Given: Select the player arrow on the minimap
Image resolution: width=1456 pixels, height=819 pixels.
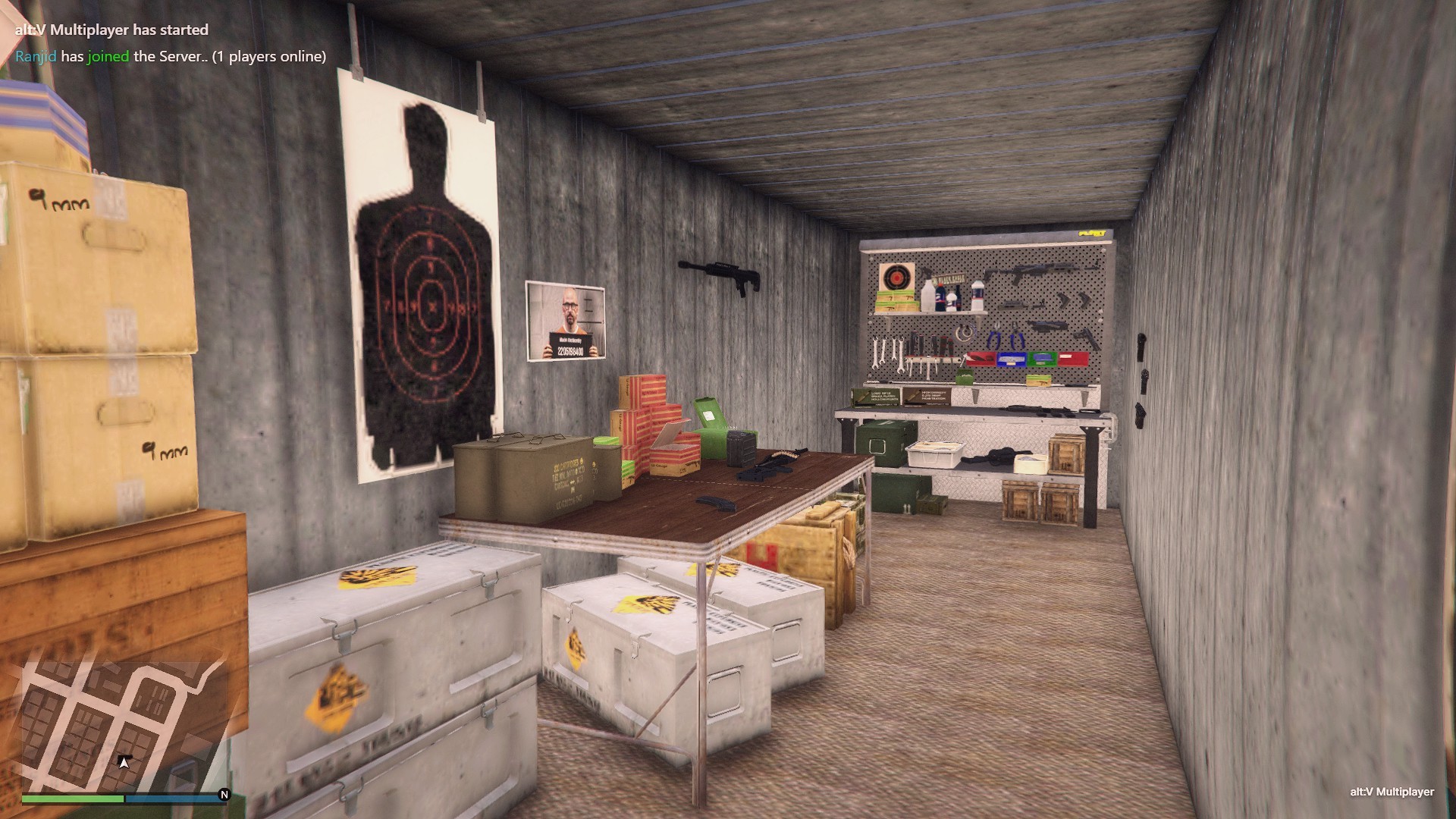Looking at the screenshot, I should click(x=124, y=761).
